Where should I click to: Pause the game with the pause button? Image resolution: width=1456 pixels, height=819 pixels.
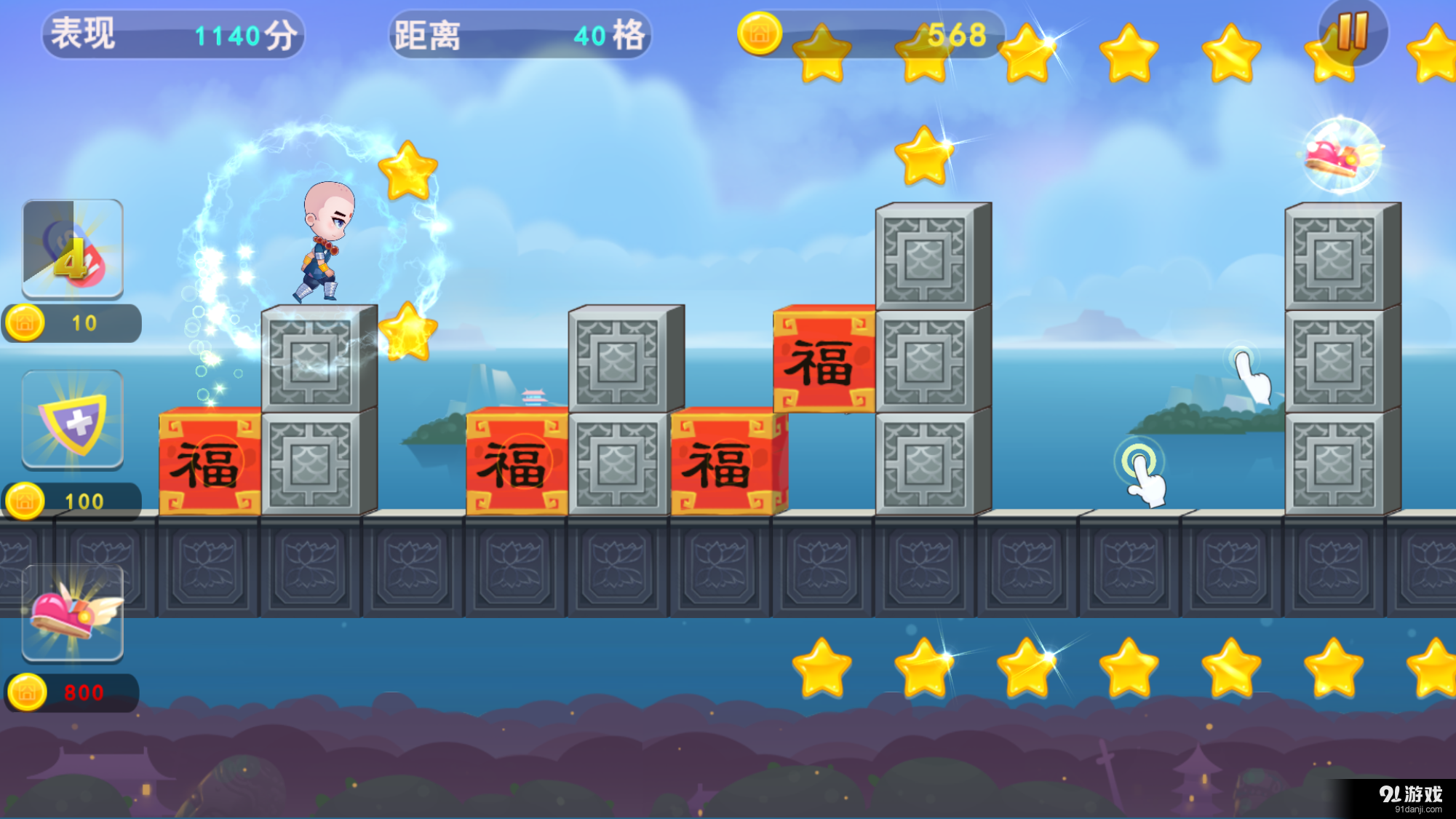click(1353, 32)
